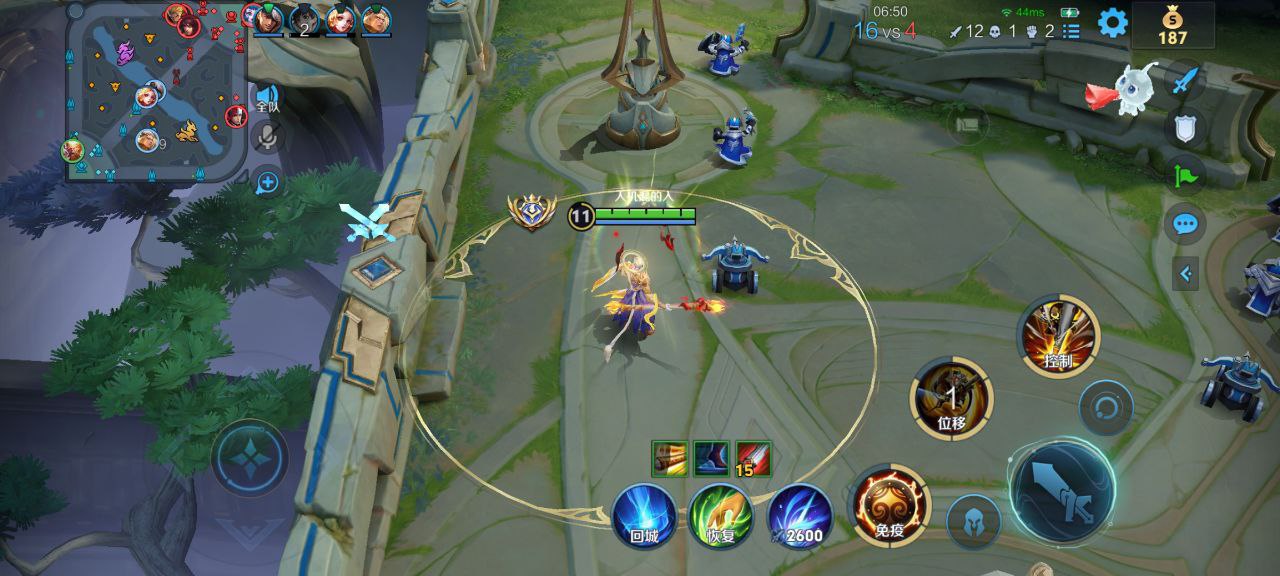Cast the 位移 dash skill
Image resolution: width=1280 pixels, height=576 pixels.
click(951, 398)
